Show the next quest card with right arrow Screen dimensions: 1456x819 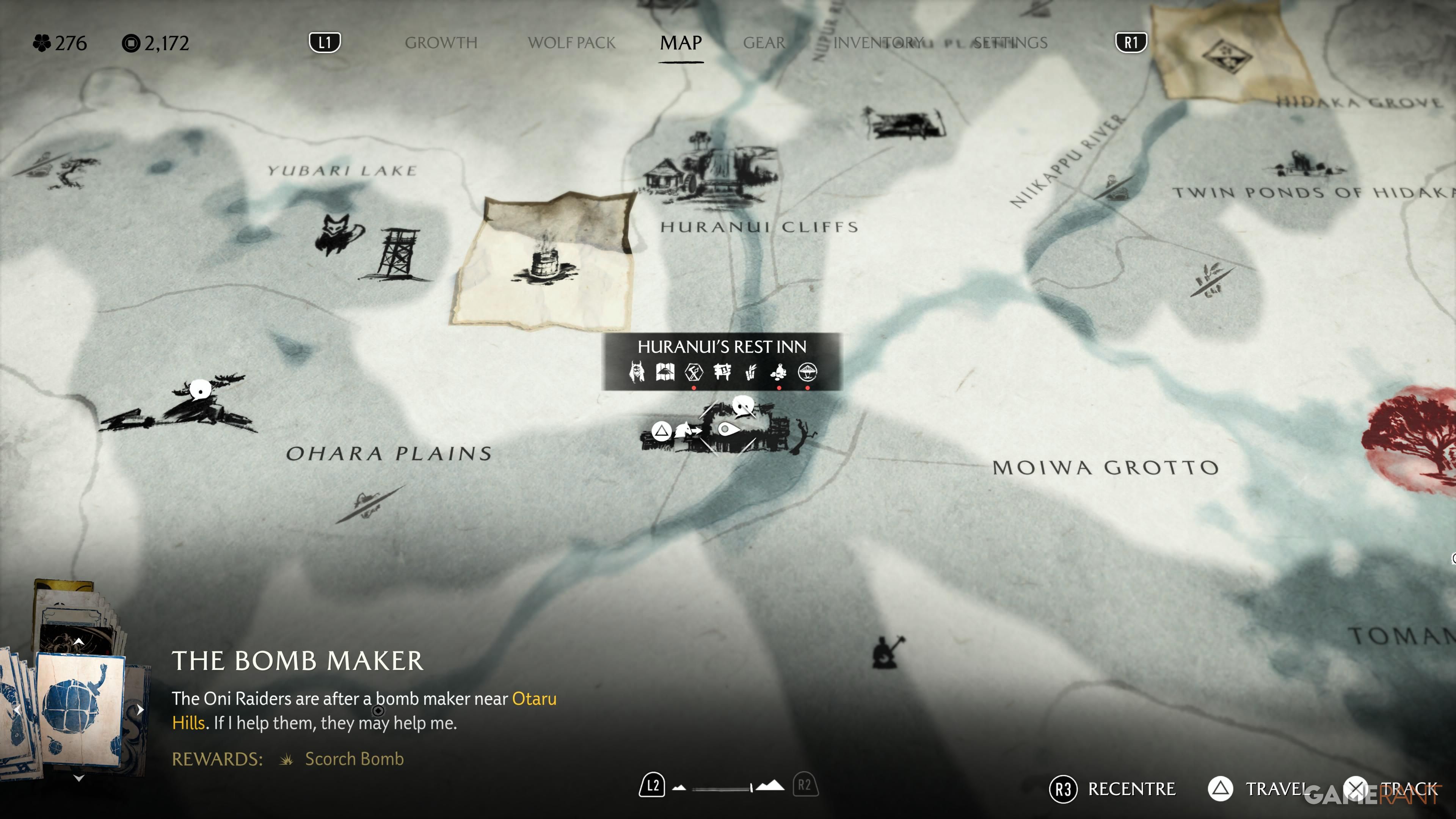pos(140,709)
